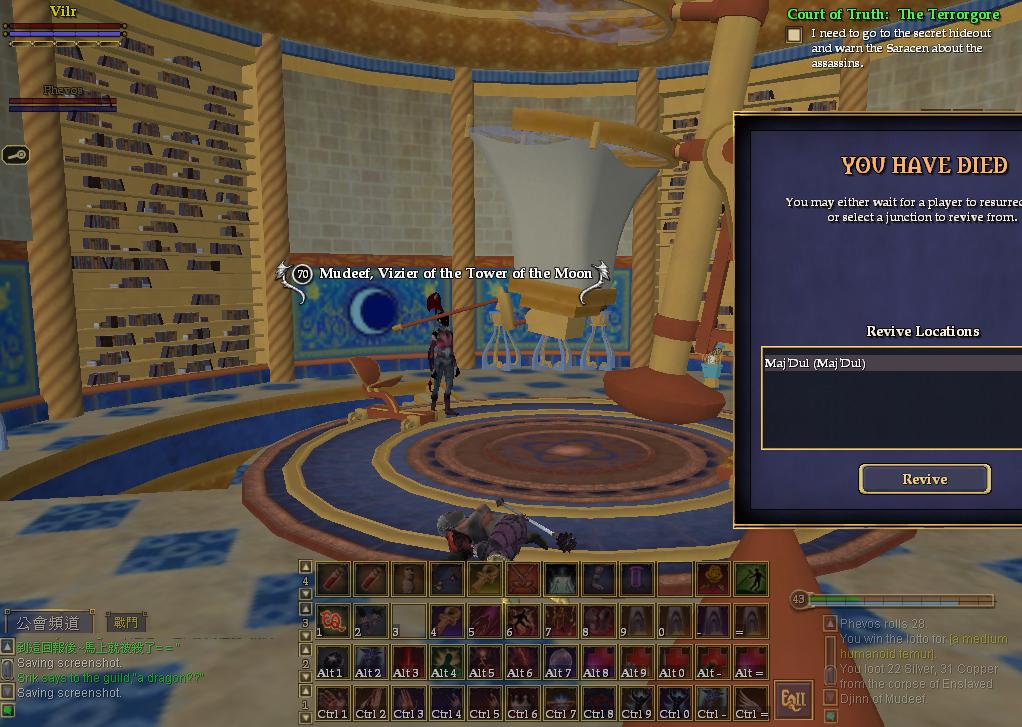Activate the Alt 1 ability
Viewport: 1022px width, 727px height.
tap(333, 661)
